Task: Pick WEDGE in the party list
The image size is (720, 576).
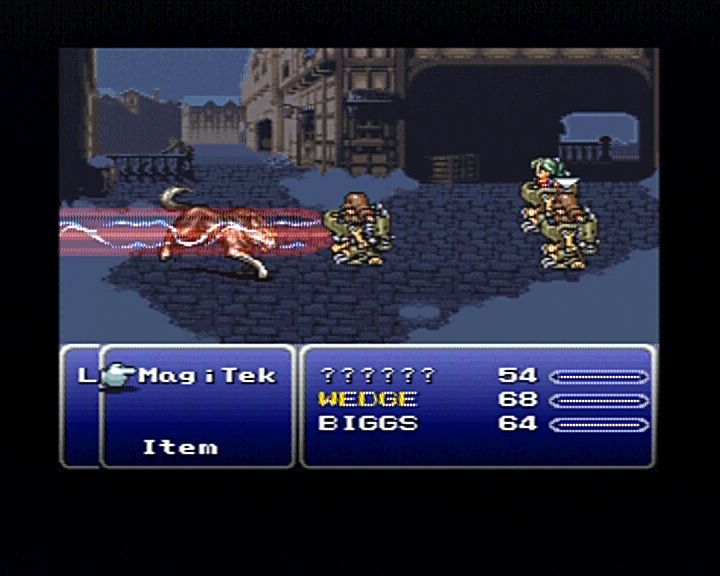Action: [x=367, y=399]
